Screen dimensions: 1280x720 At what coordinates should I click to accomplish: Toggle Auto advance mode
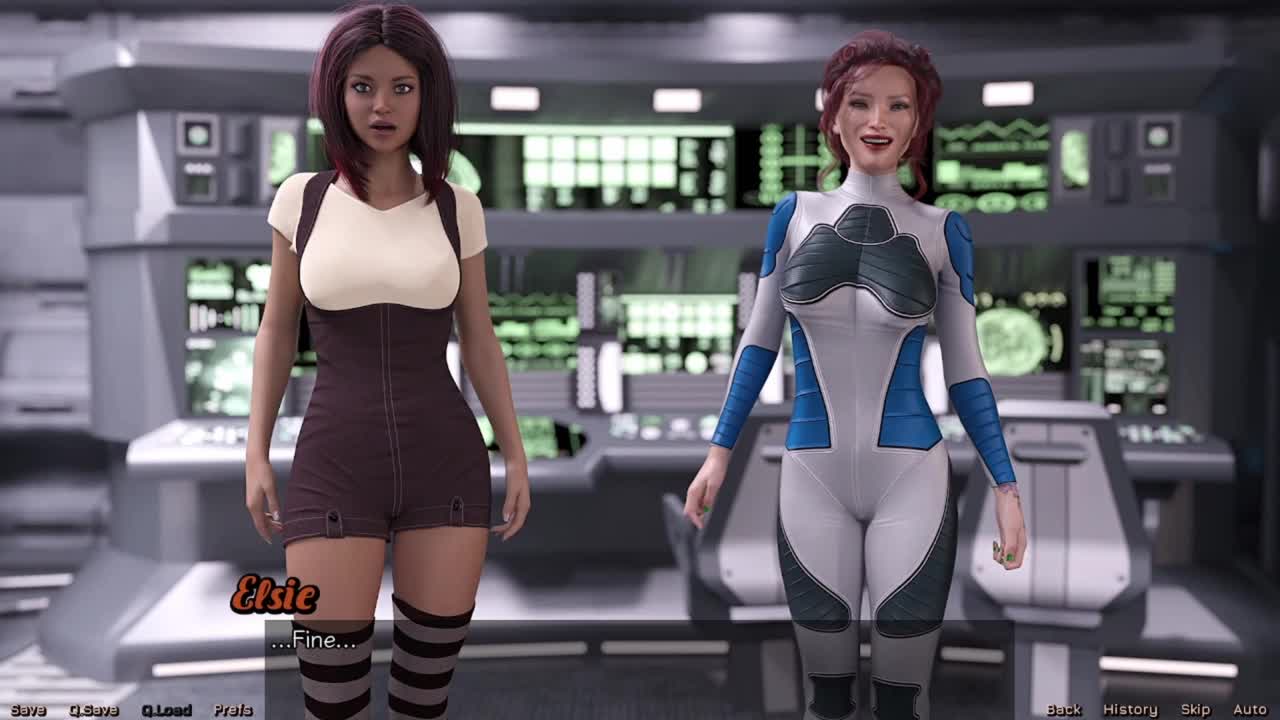pyautogui.click(x=1249, y=710)
